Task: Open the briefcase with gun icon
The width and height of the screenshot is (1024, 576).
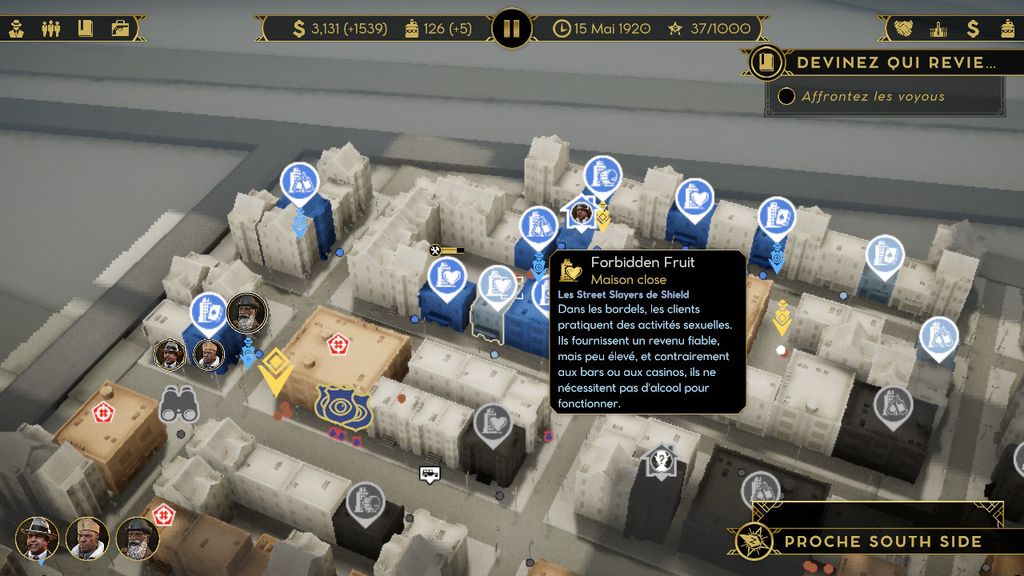Action: click(119, 28)
